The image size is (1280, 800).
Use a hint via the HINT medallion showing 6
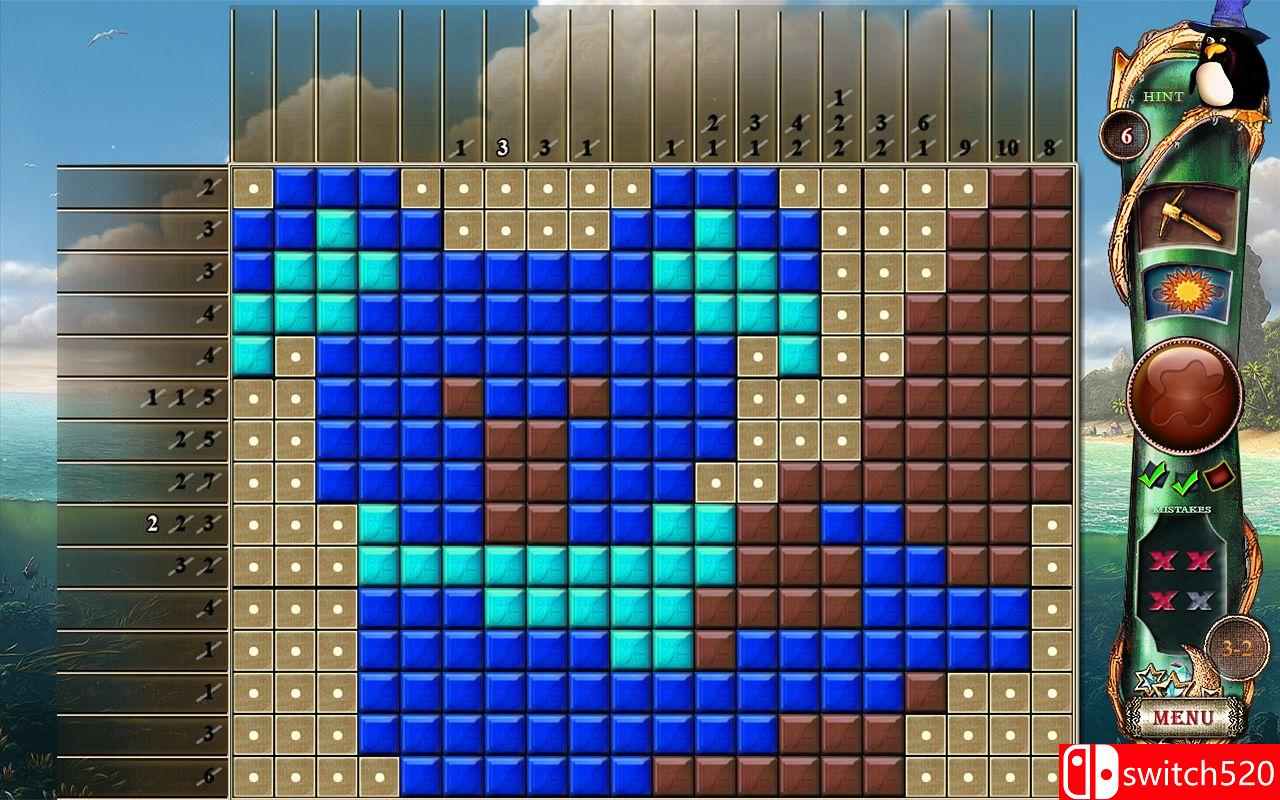[x=1126, y=134]
